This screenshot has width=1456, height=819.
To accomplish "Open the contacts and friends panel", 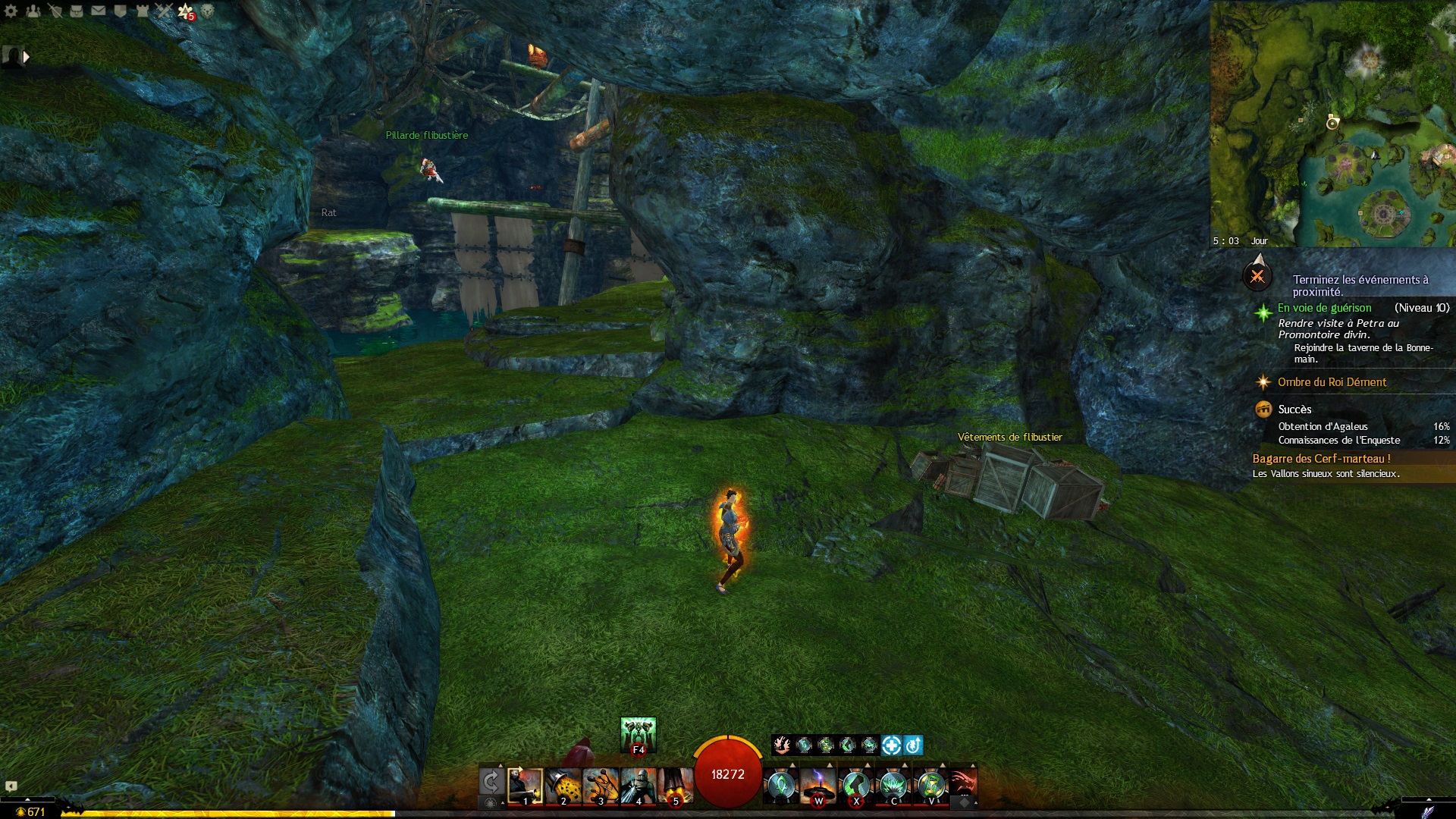I will click(x=33, y=11).
